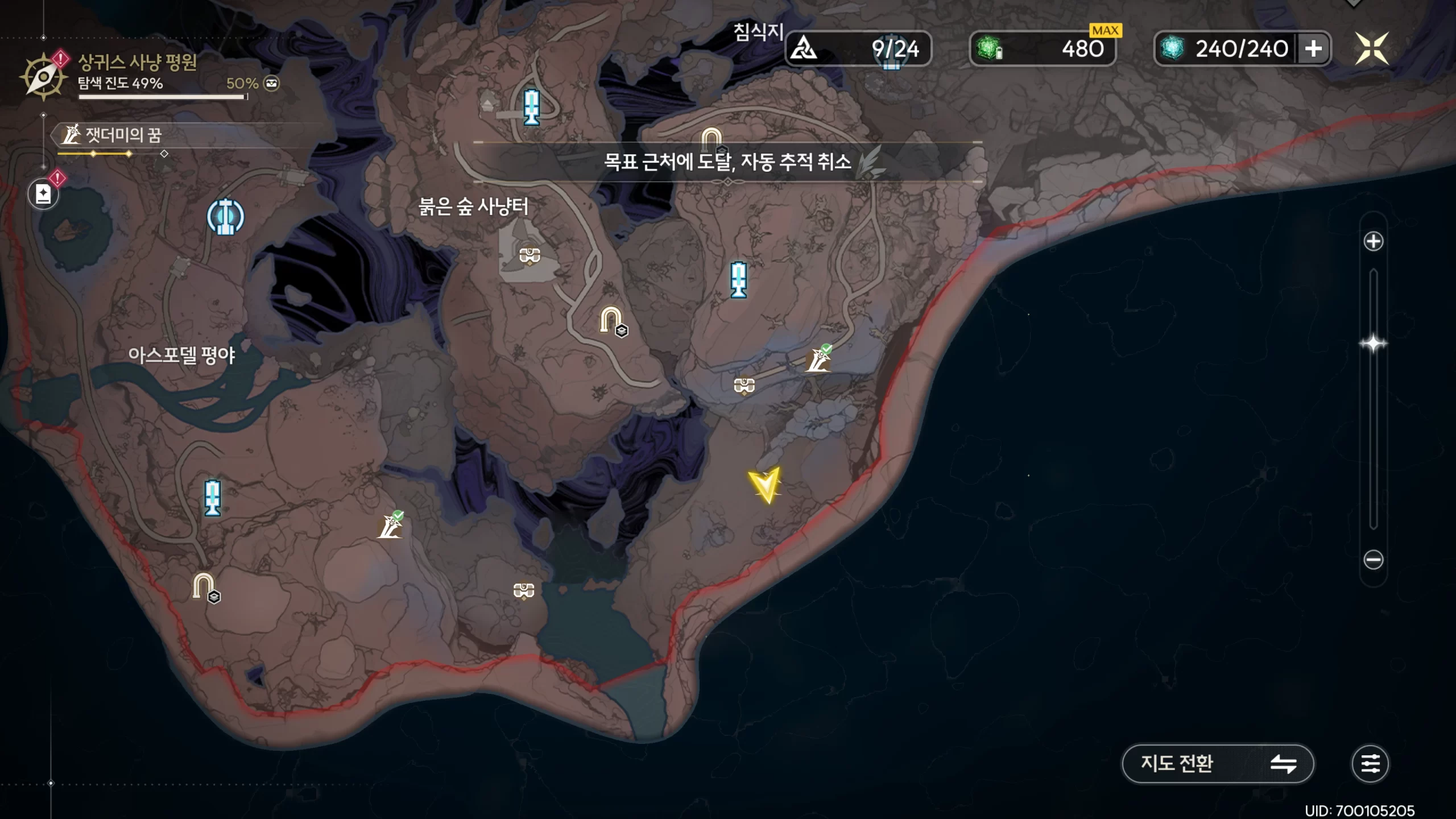
Task: Click the plus button beside 240/240
Action: point(1313,48)
